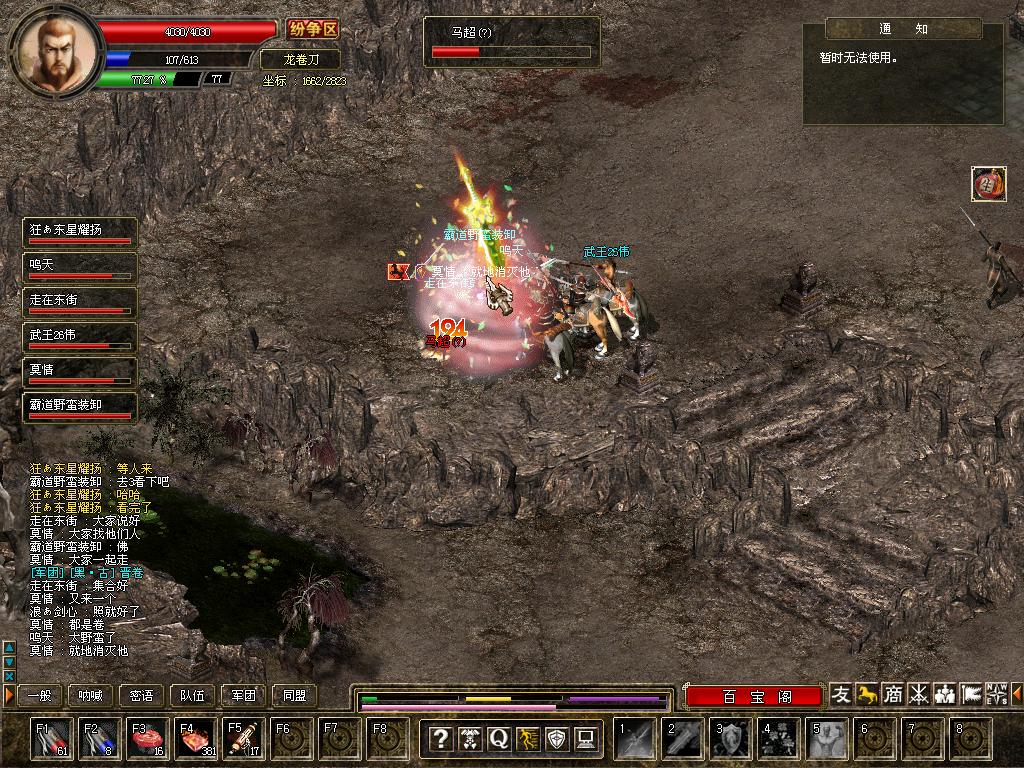Select party member 武王28伟 in team list
This screenshot has width=1024, height=768.
[79, 337]
